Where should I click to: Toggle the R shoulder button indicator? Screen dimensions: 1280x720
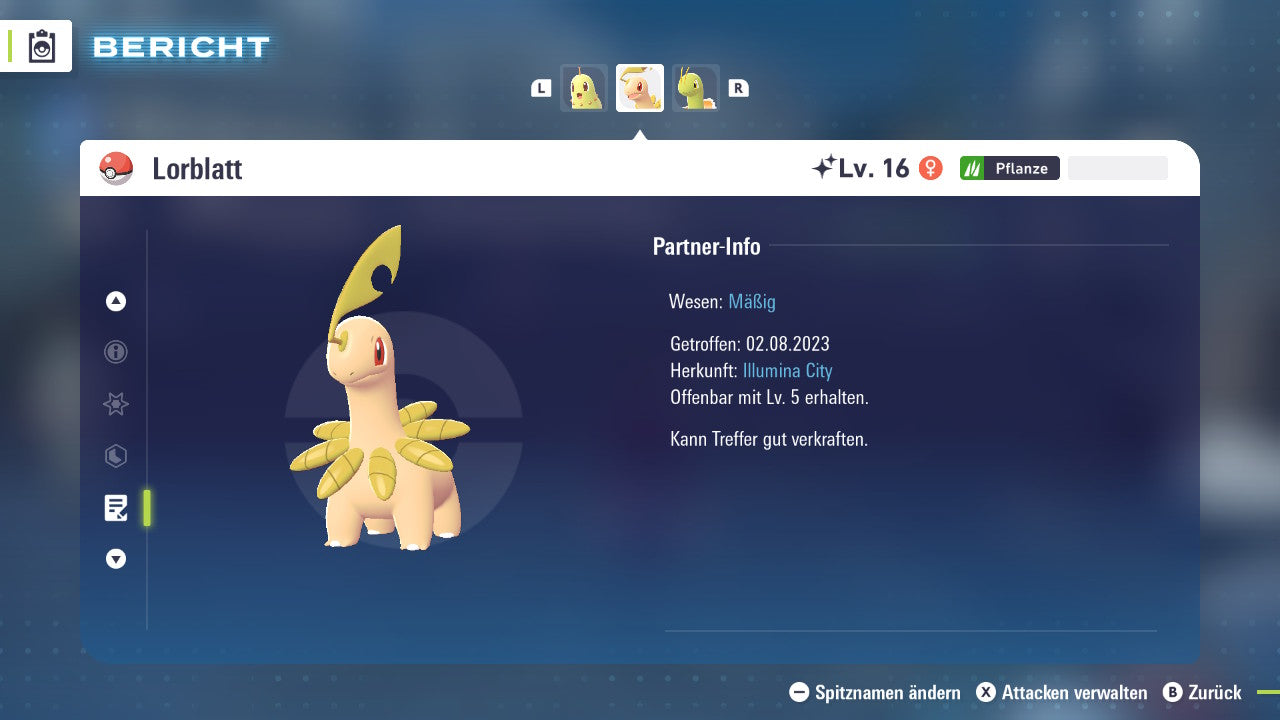pos(738,88)
